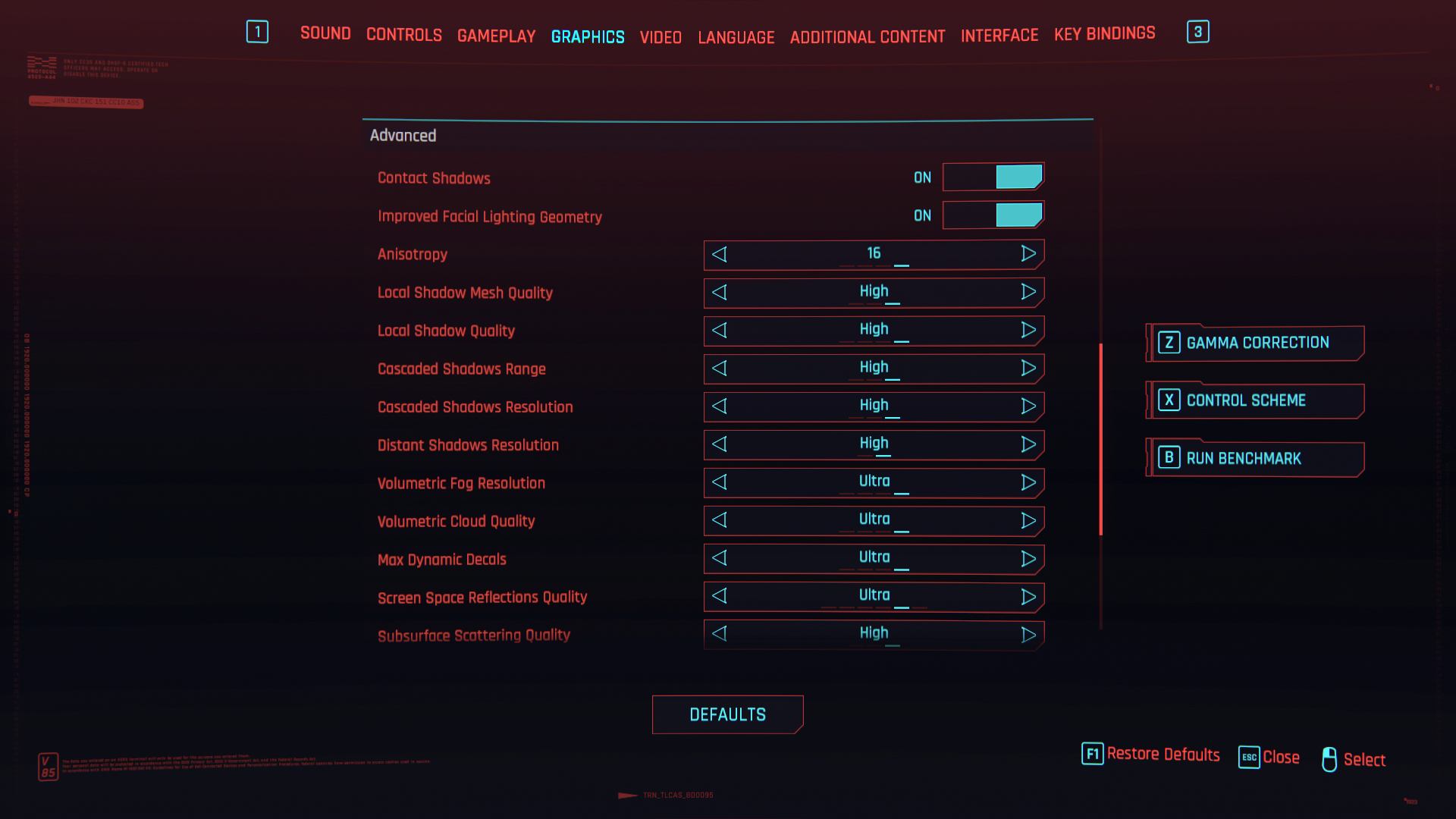Lower Volumetric Fog Resolution from Ultra
The image size is (1456, 819).
tap(720, 482)
